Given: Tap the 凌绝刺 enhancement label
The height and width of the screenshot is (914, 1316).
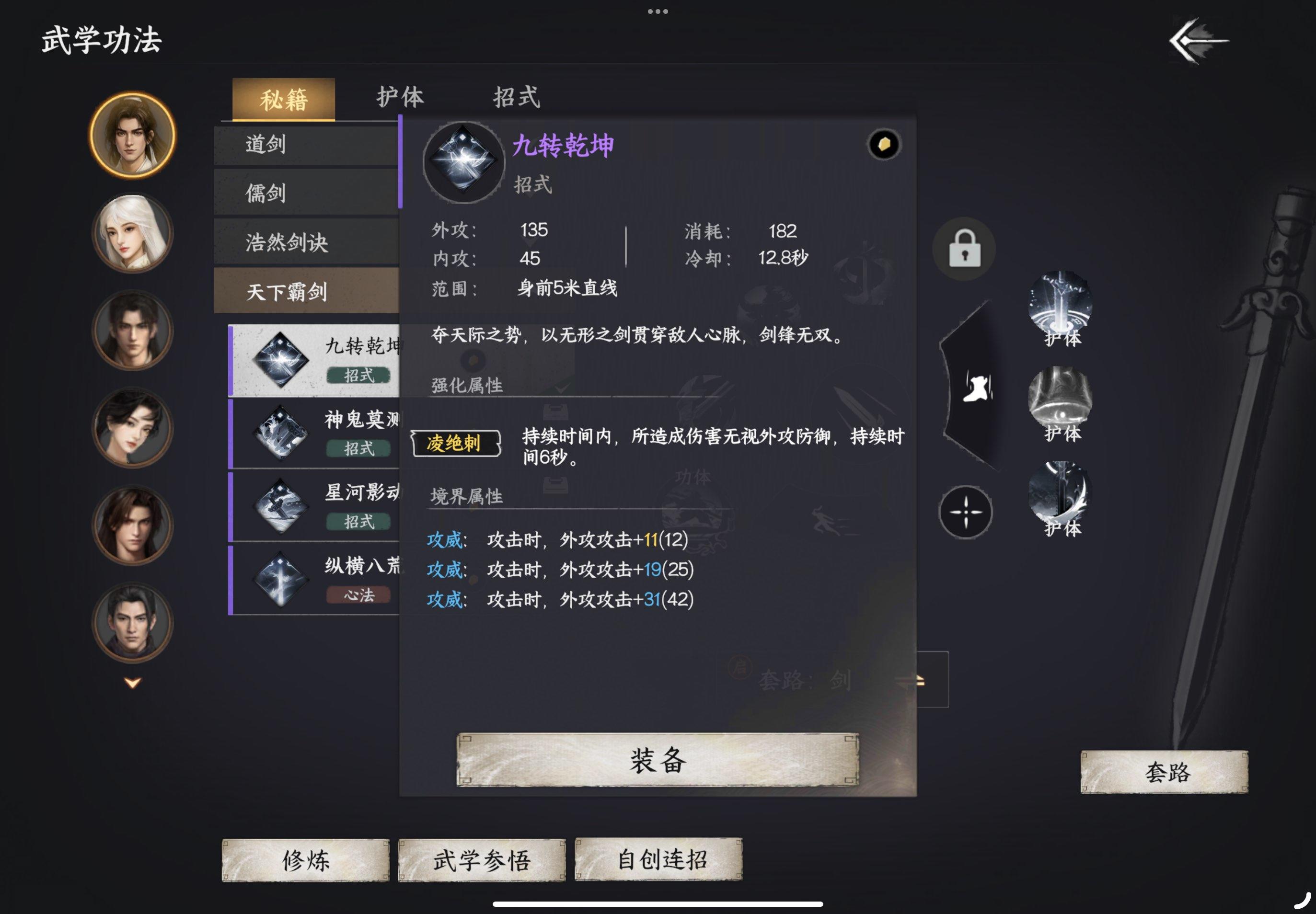Looking at the screenshot, I should 455,441.
